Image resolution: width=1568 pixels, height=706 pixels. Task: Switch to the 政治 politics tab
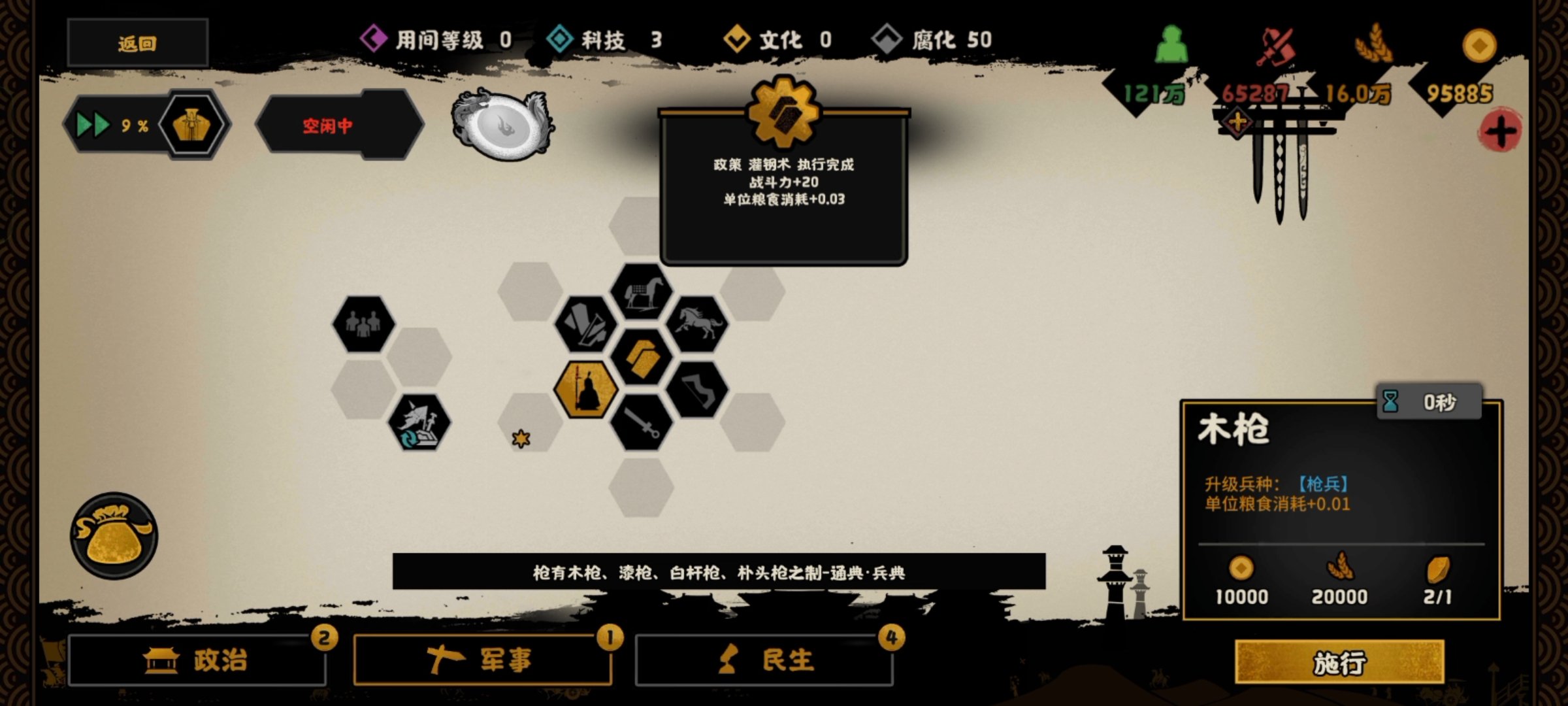pos(197,660)
